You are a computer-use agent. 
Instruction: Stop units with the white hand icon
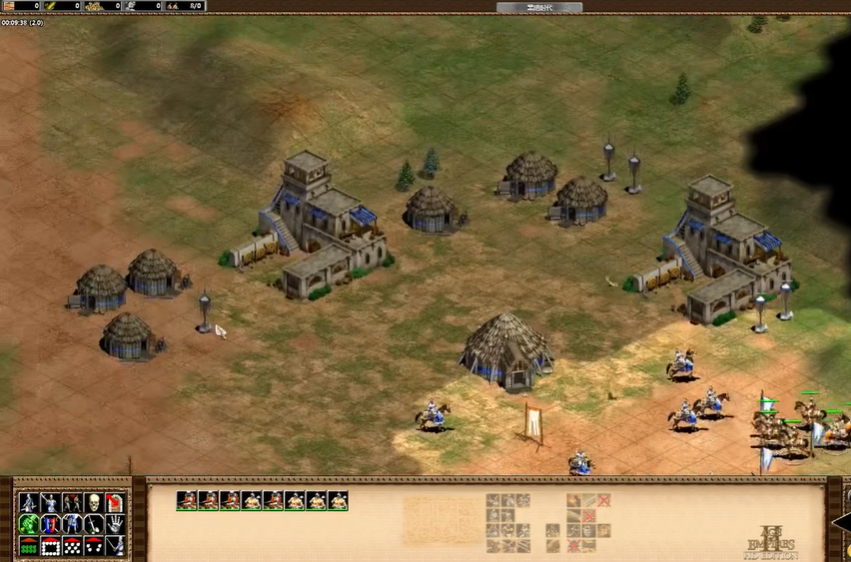pyautogui.click(x=116, y=525)
